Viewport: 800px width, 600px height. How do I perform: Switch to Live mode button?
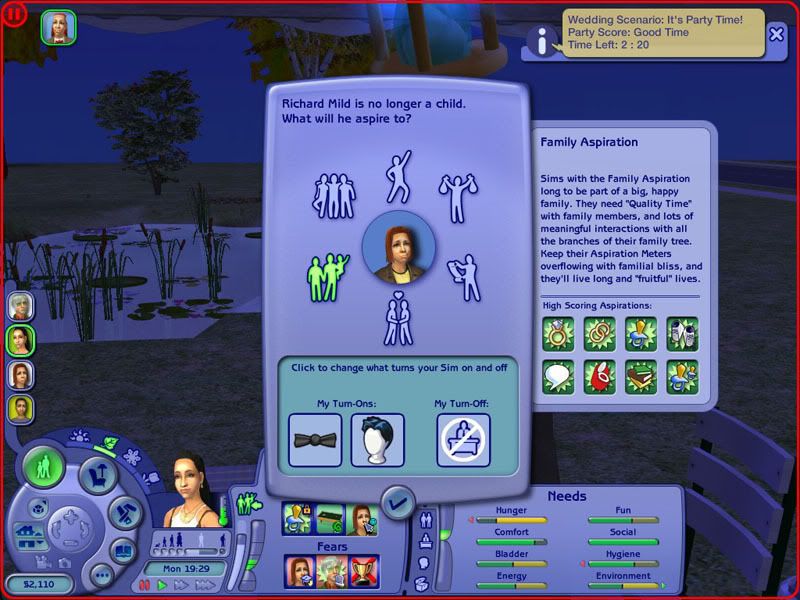[x=46, y=467]
